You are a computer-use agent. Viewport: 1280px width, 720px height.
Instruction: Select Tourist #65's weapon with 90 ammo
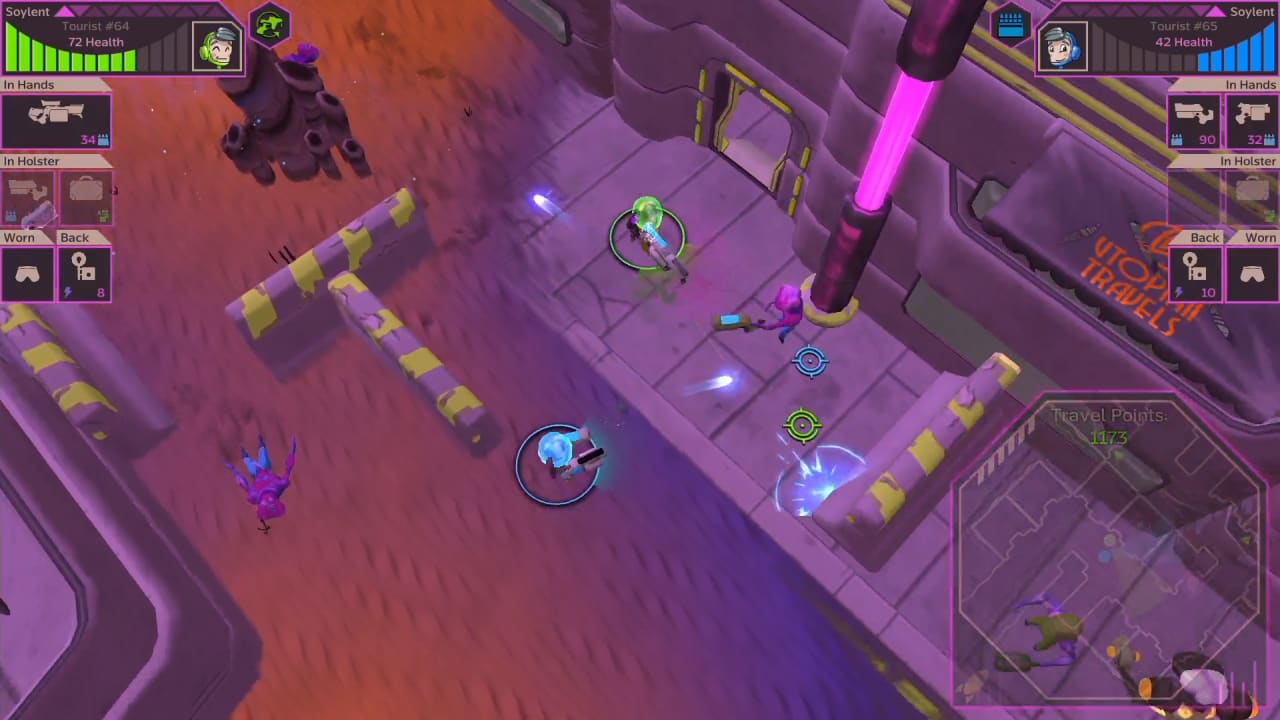[x=1195, y=120]
